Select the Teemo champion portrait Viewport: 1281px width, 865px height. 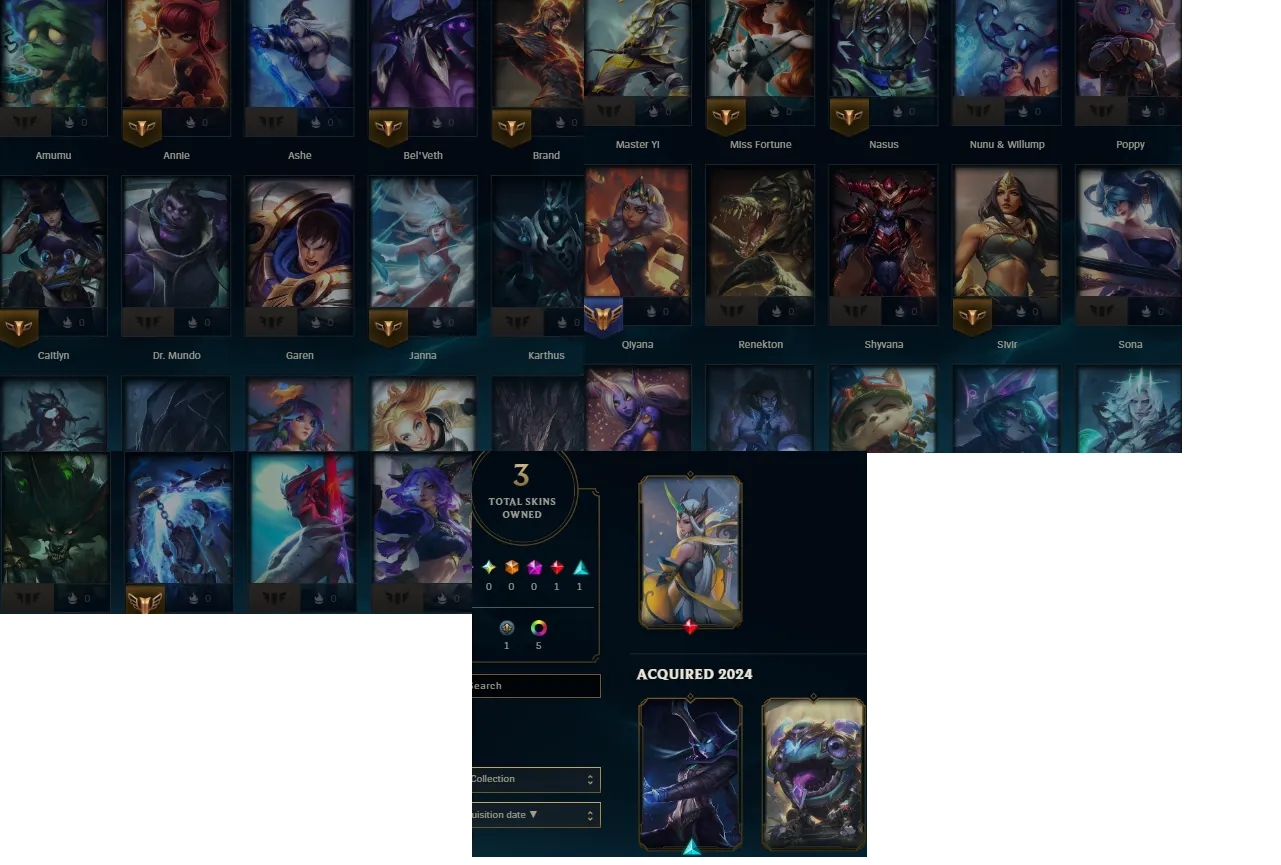(883, 410)
